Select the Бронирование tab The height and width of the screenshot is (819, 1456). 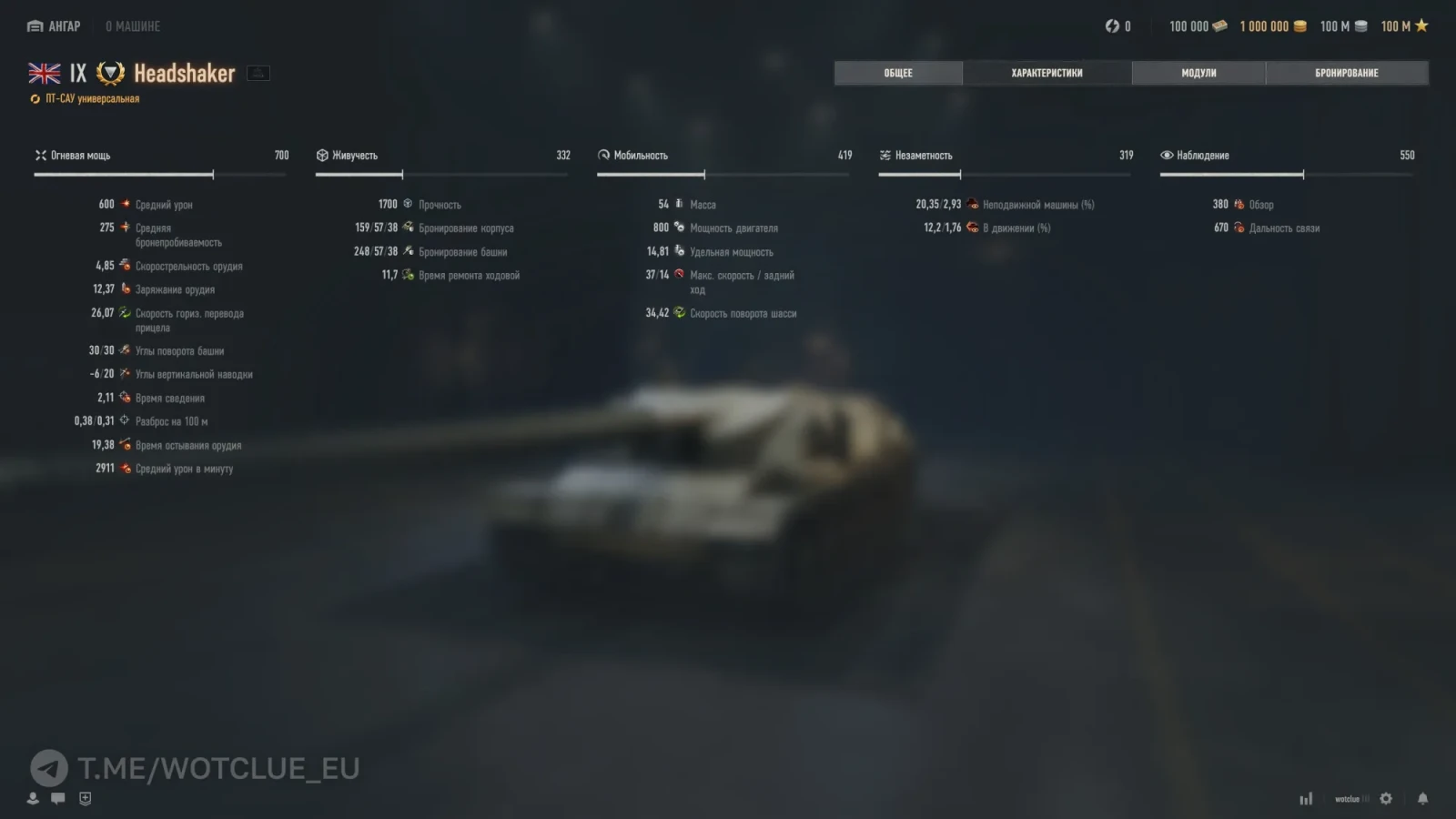pyautogui.click(x=1346, y=73)
